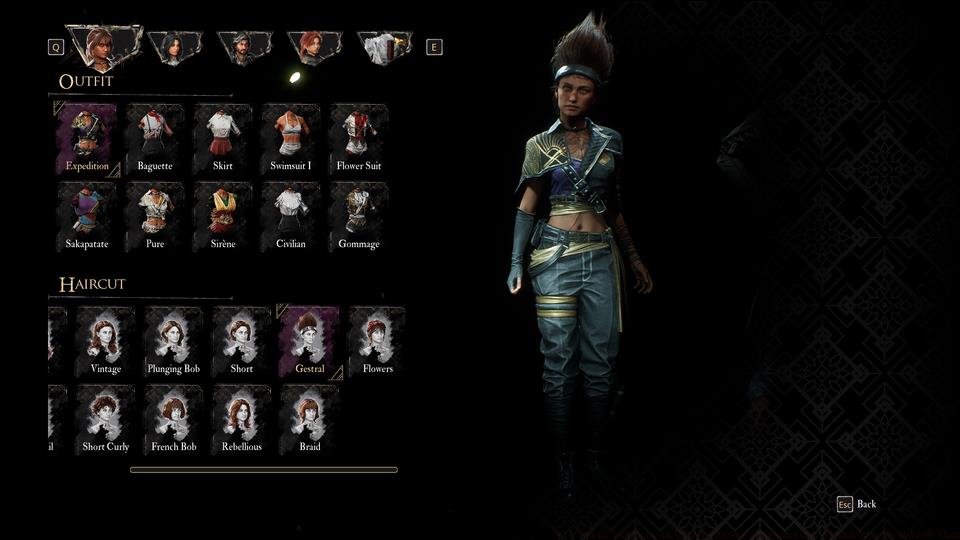This screenshot has height=540, width=960.
Task: Select the Baguette outfit
Action: click(155, 140)
